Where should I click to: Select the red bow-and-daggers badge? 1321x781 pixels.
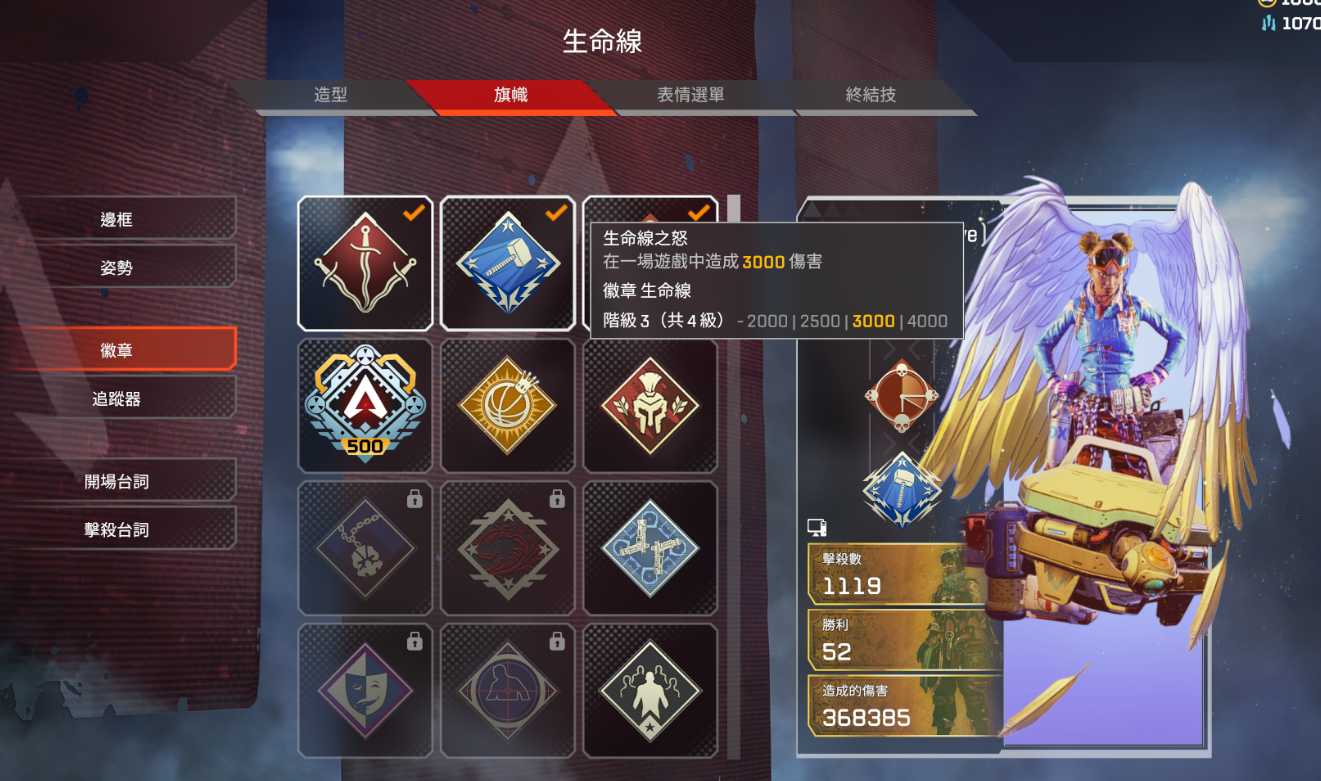click(x=365, y=262)
